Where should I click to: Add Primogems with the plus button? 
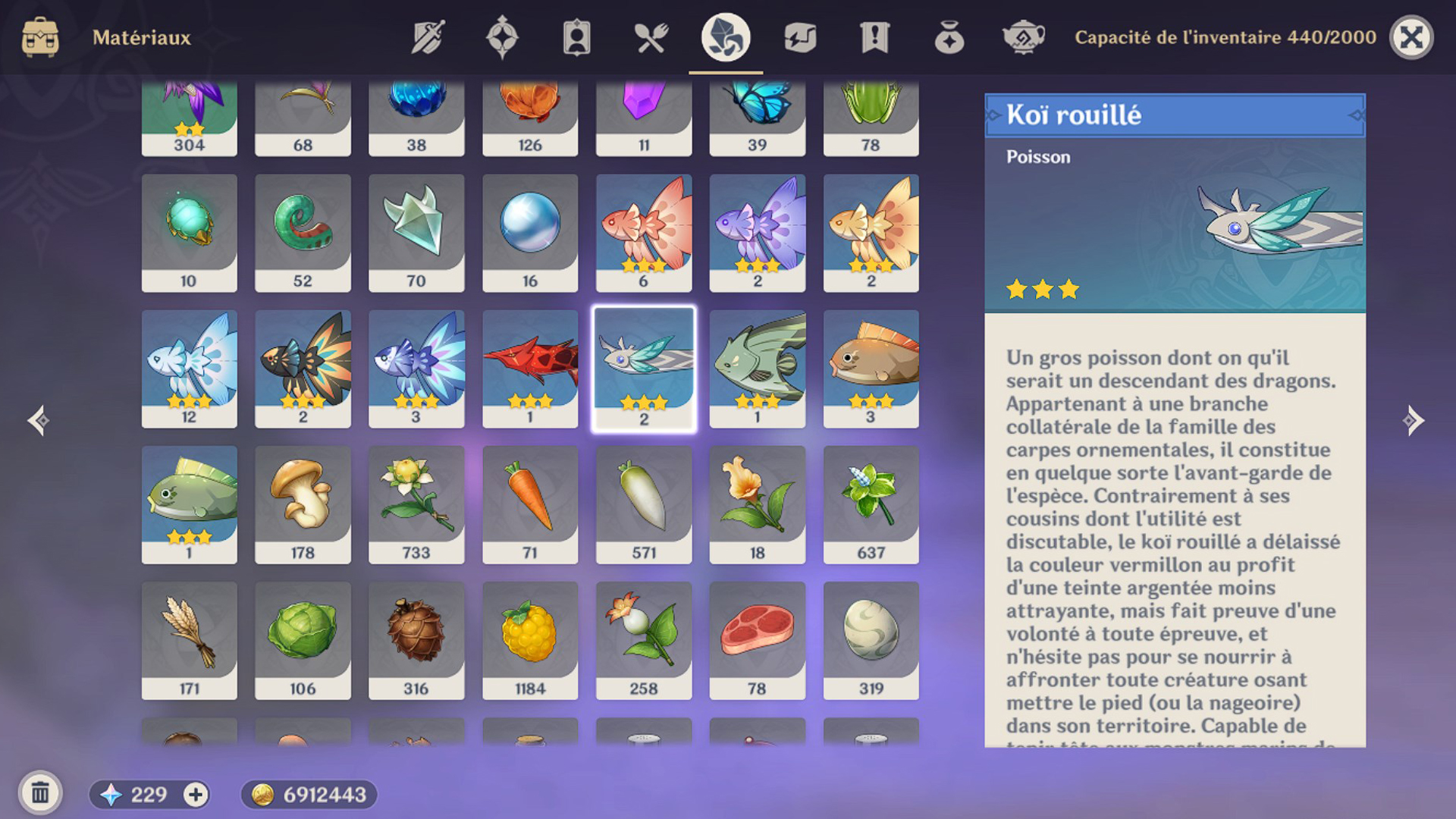[196, 794]
